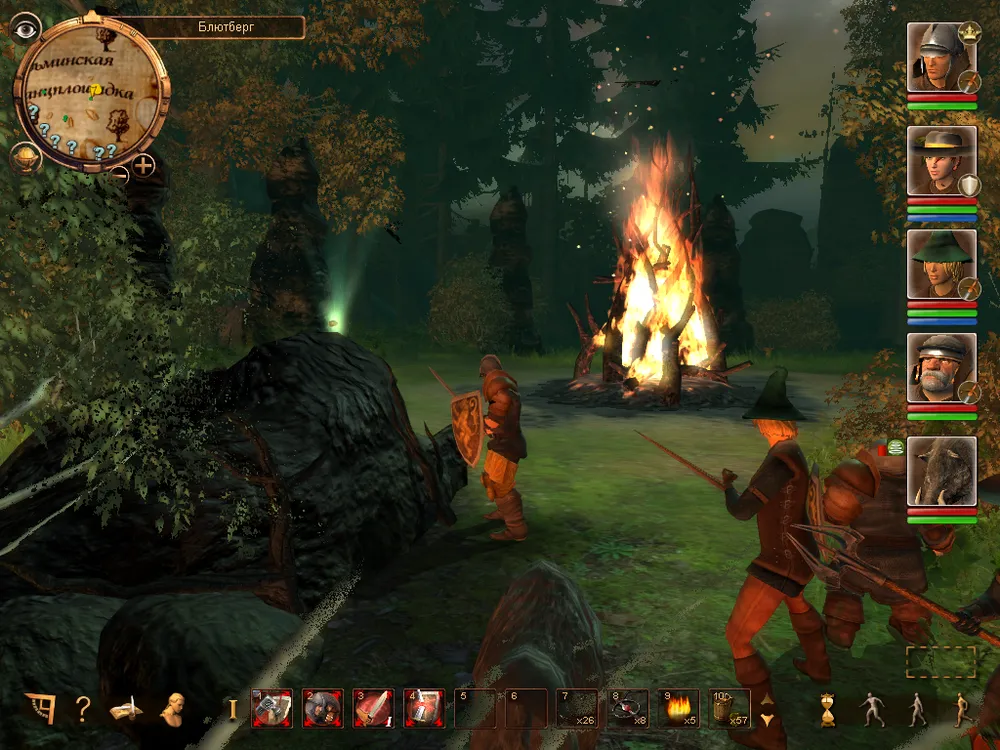The image size is (1000, 750).
Task: Select the bearded dwarf party portrait
Action: pos(941,368)
